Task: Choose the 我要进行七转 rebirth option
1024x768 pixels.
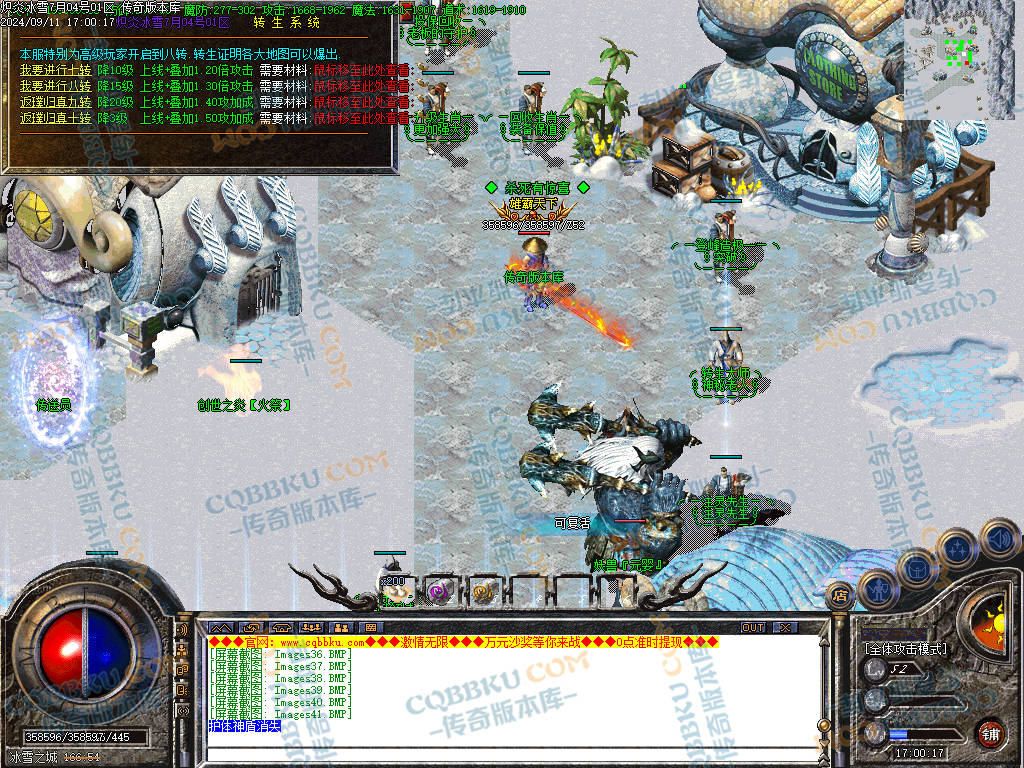Action: coord(55,70)
